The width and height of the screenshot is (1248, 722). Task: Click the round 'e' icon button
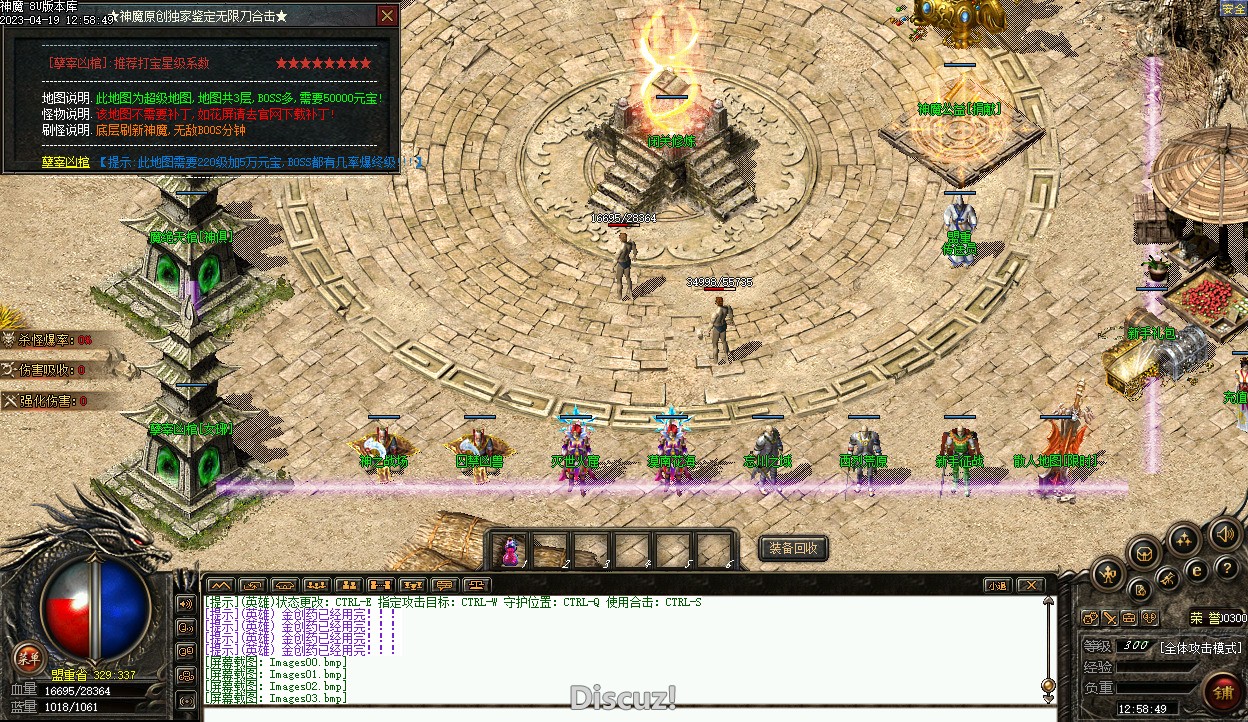(x=1196, y=569)
